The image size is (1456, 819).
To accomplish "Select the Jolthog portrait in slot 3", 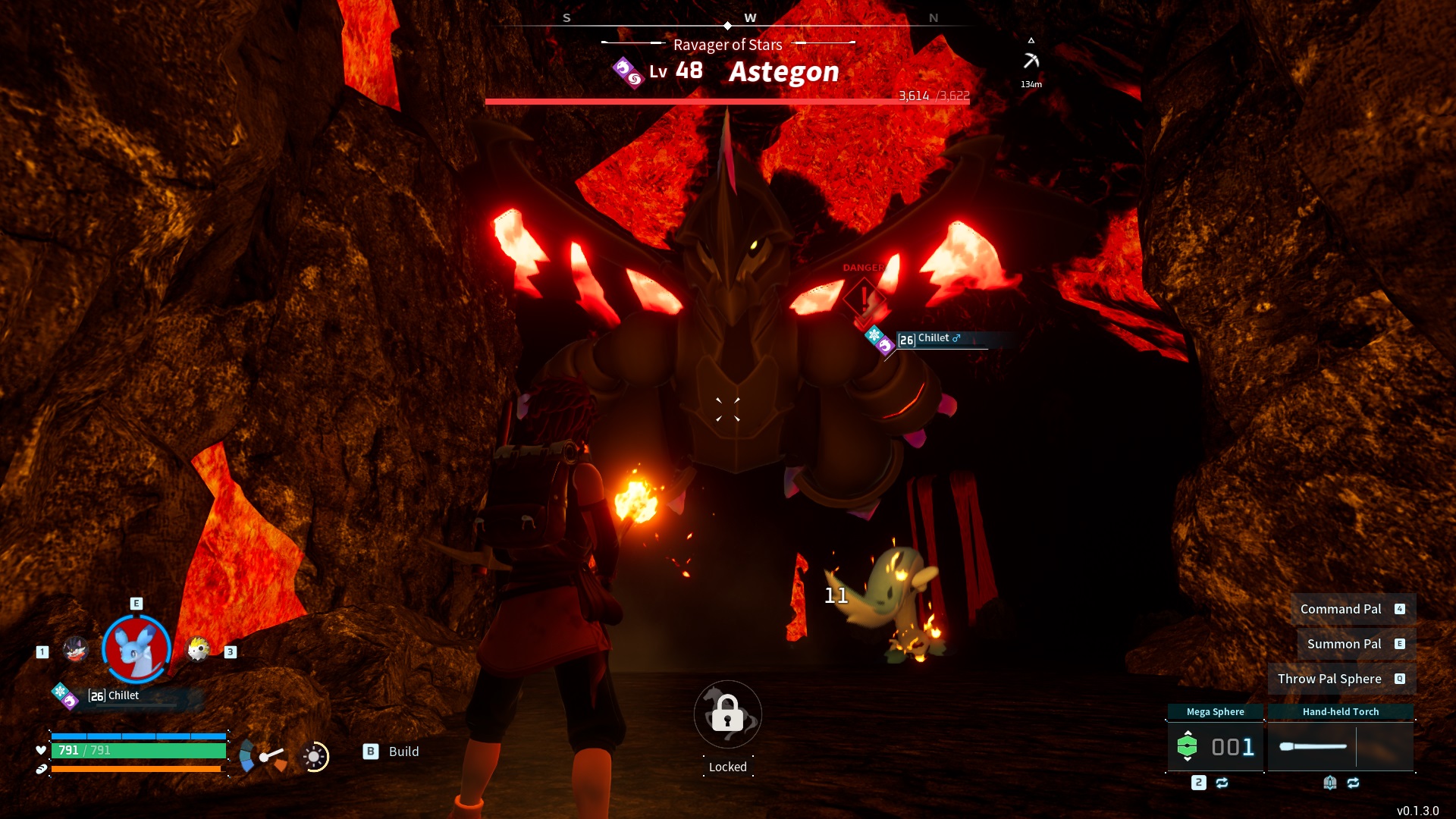I will point(197,650).
